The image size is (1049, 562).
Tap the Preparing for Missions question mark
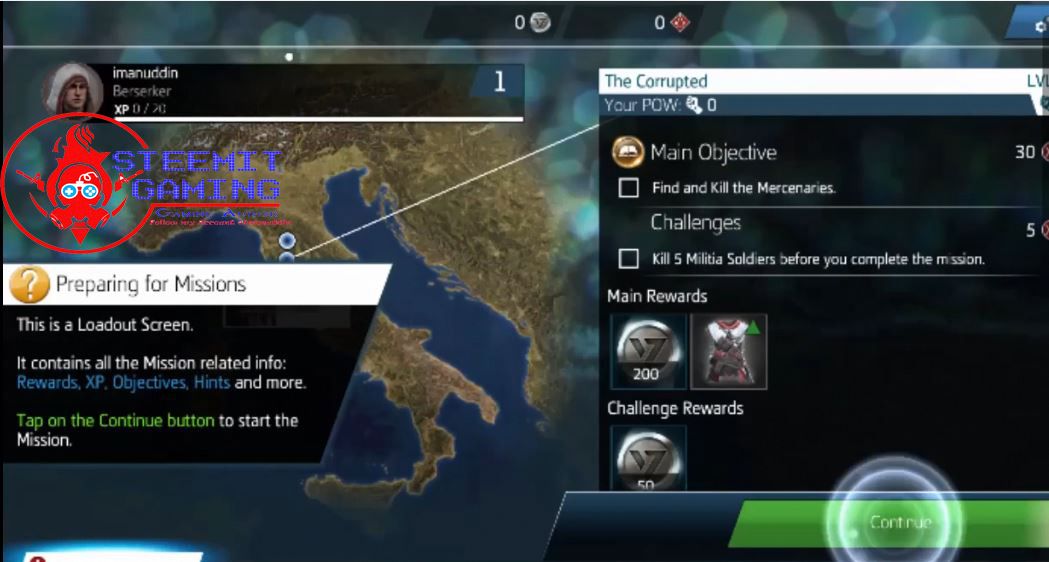[29, 285]
